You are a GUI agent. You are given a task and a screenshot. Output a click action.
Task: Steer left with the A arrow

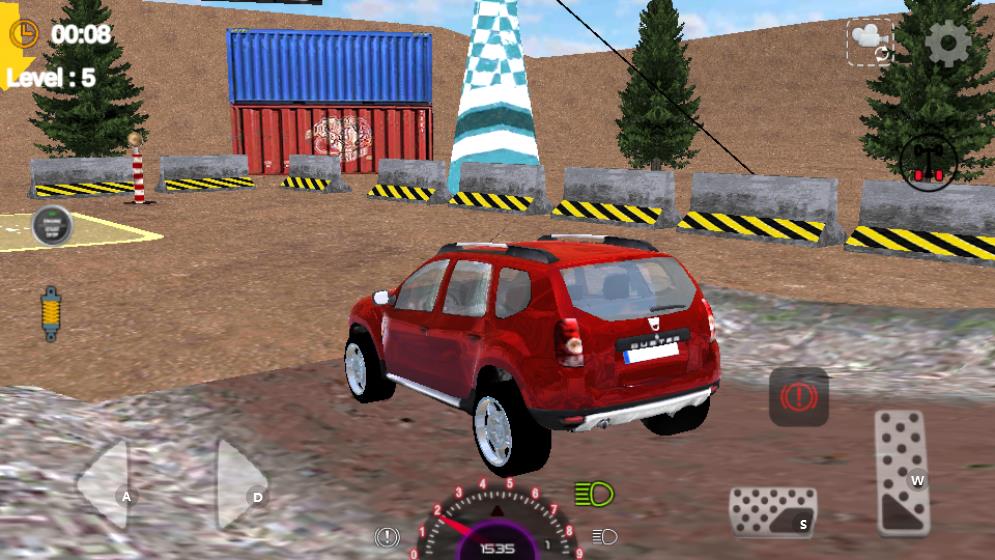point(106,486)
